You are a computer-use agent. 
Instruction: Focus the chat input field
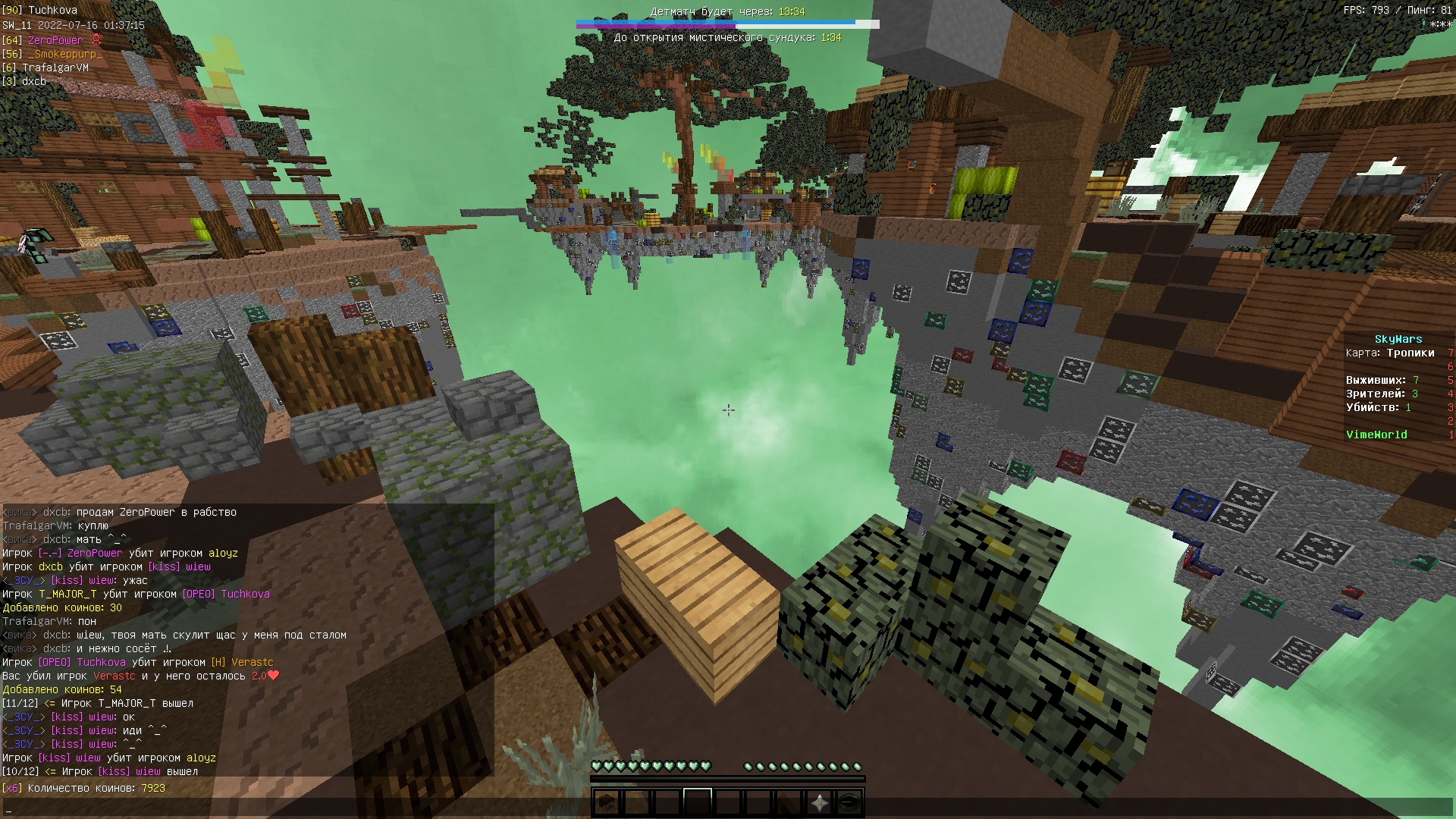[x=728, y=808]
